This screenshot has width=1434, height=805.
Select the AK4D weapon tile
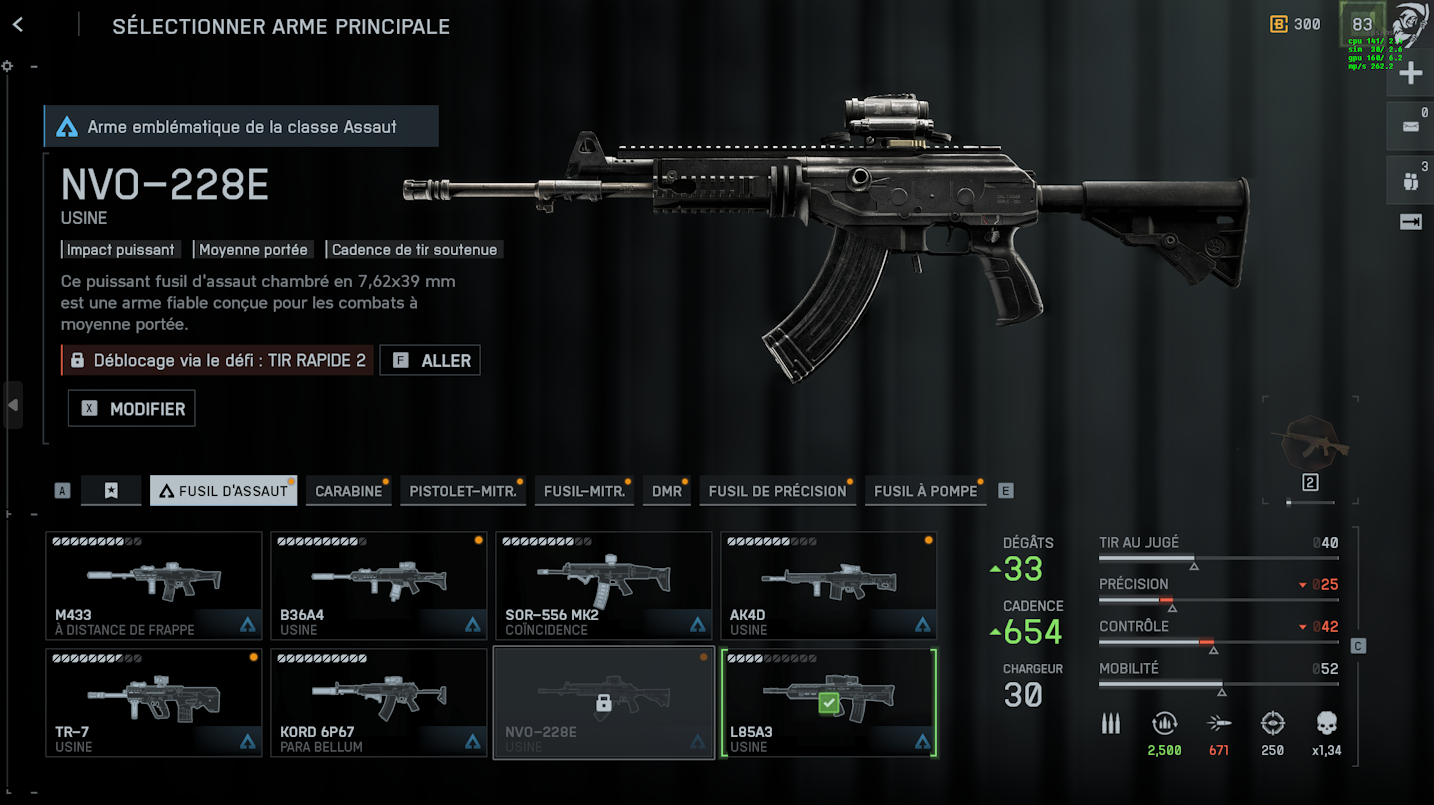tap(829, 585)
